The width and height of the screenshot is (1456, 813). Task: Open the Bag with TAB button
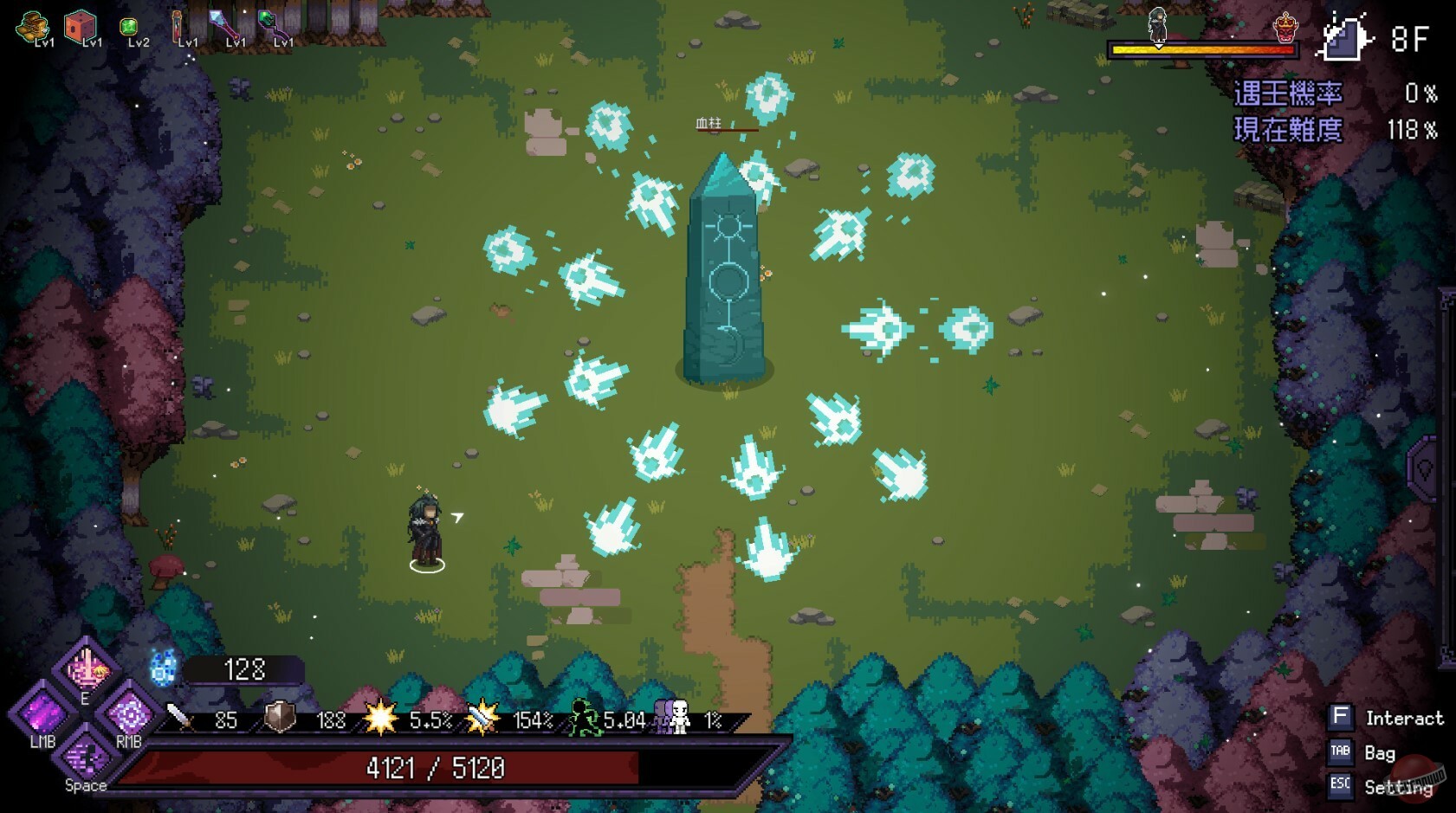pos(1339,752)
